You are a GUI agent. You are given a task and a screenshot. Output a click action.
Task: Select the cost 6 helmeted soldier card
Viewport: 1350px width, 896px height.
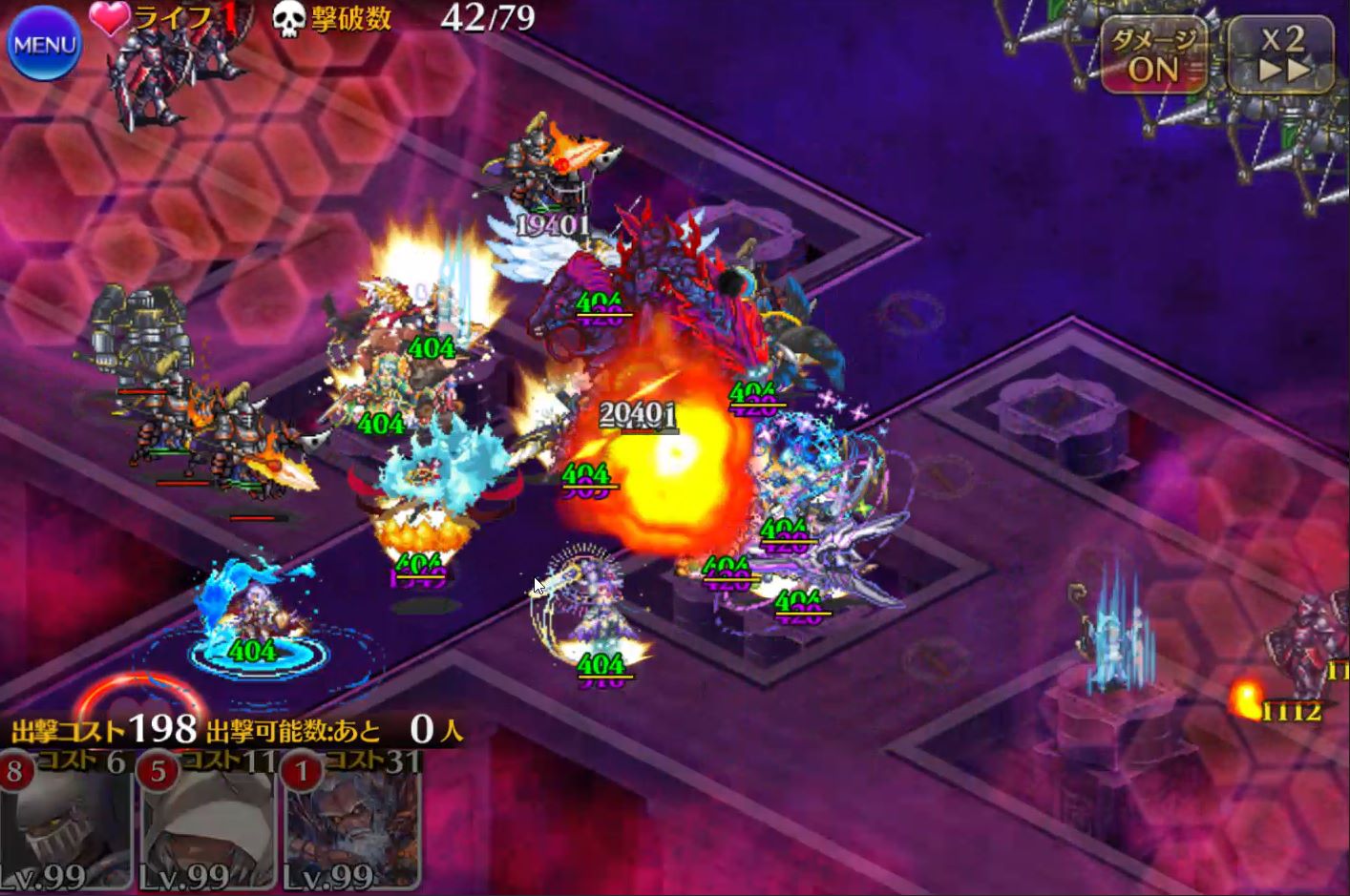pos(65,823)
